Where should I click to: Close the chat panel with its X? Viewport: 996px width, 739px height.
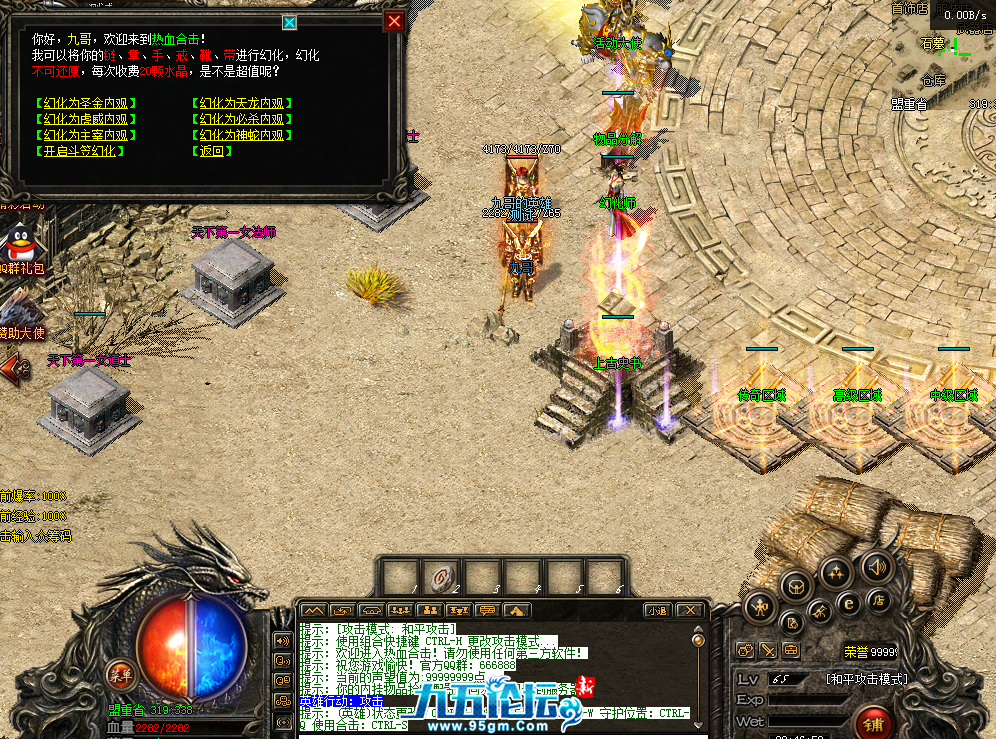click(688, 610)
